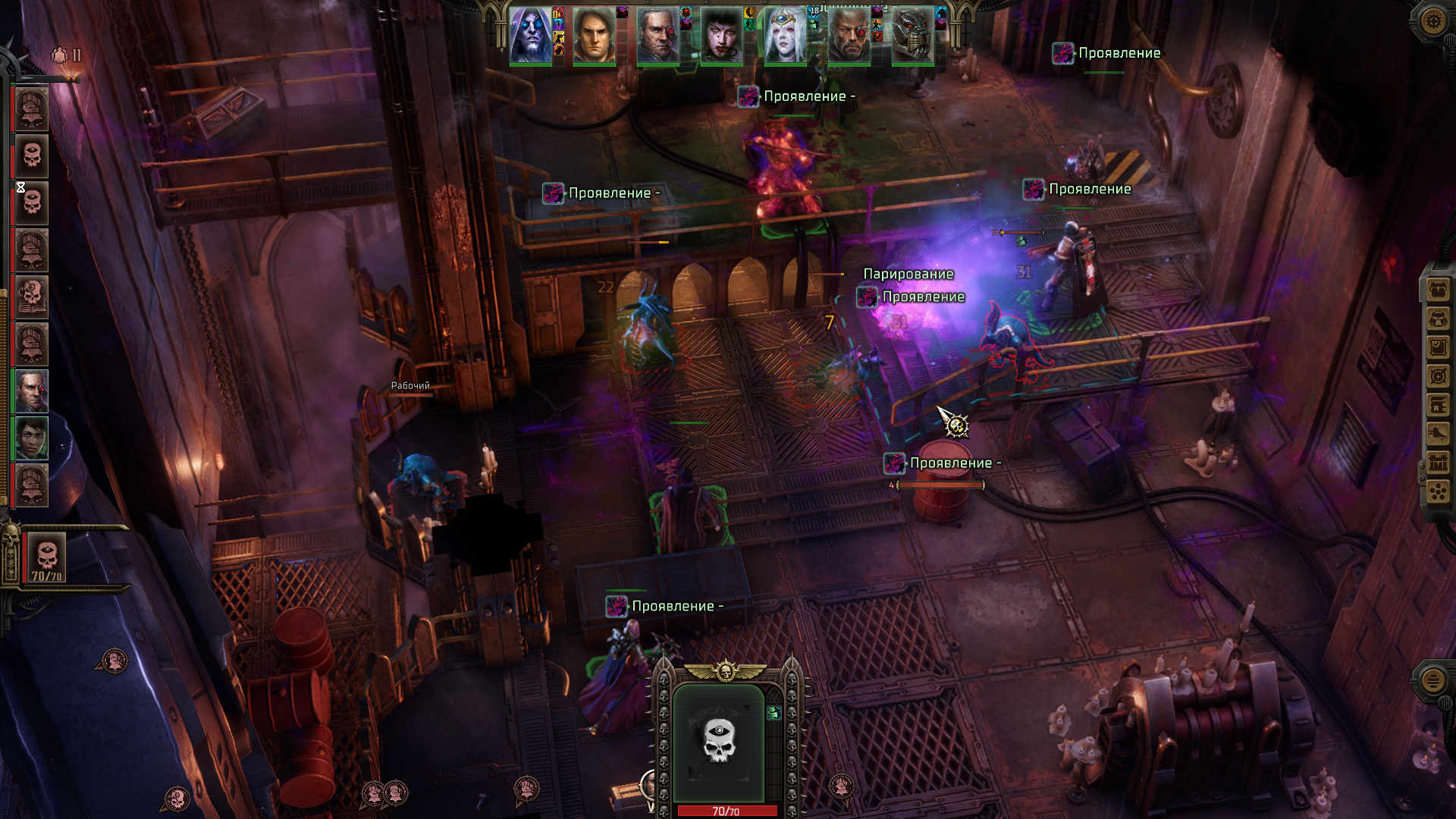Screen dimensions: 1456x819
Task: Toggle the round combat log button
Action: (1432, 680)
